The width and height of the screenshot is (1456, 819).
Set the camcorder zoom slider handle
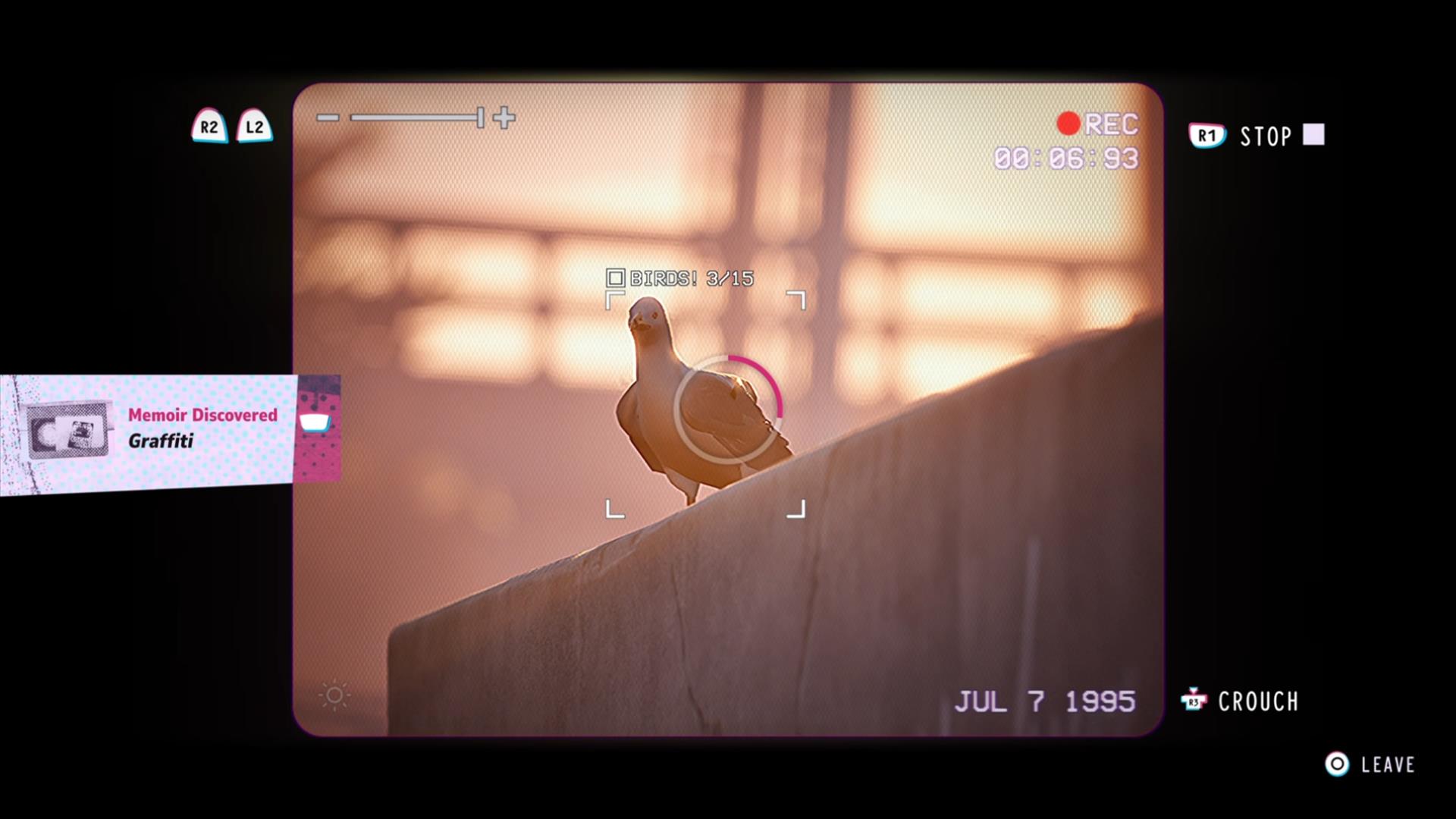tap(481, 118)
